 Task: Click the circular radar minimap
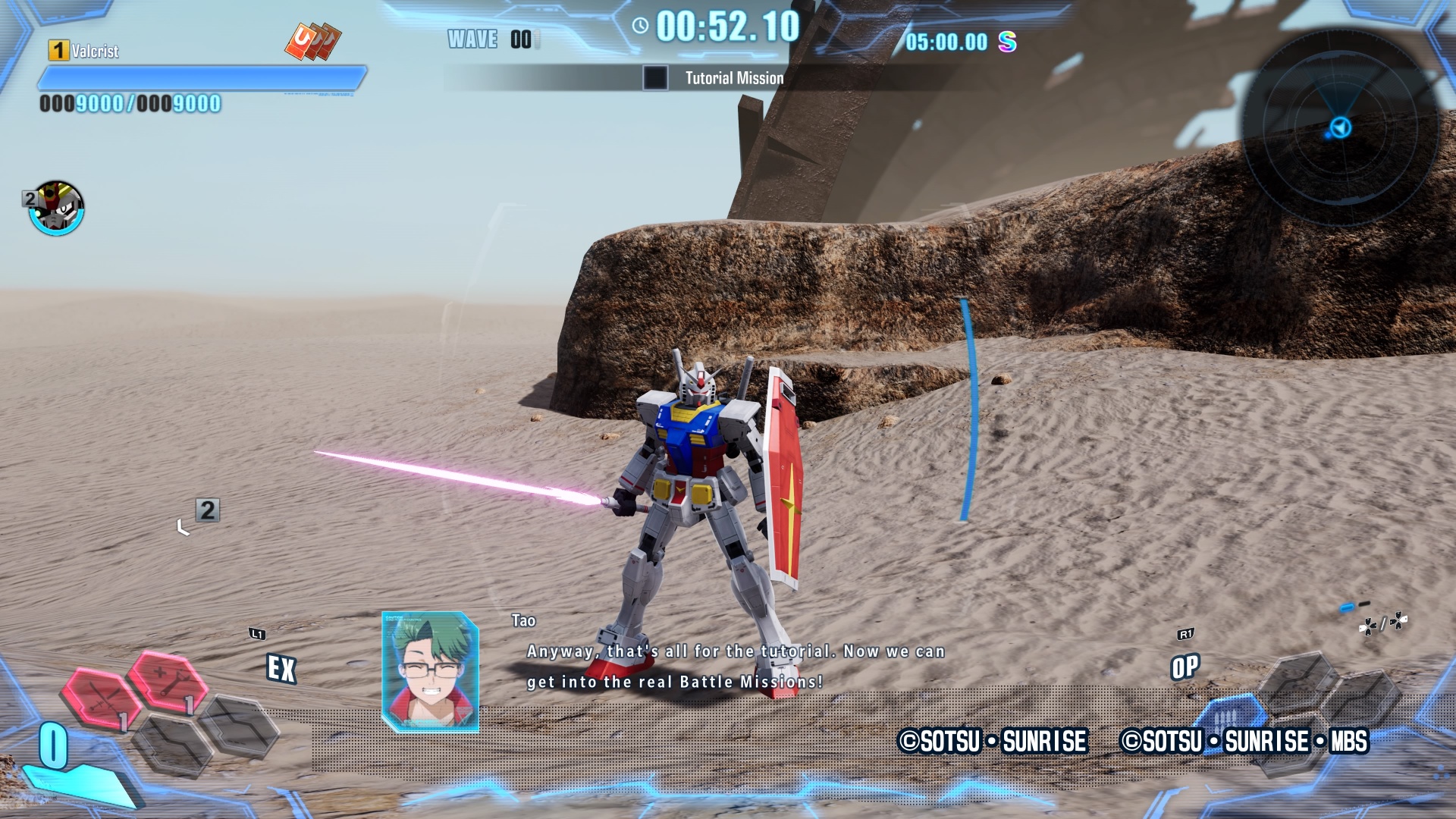click(1341, 127)
